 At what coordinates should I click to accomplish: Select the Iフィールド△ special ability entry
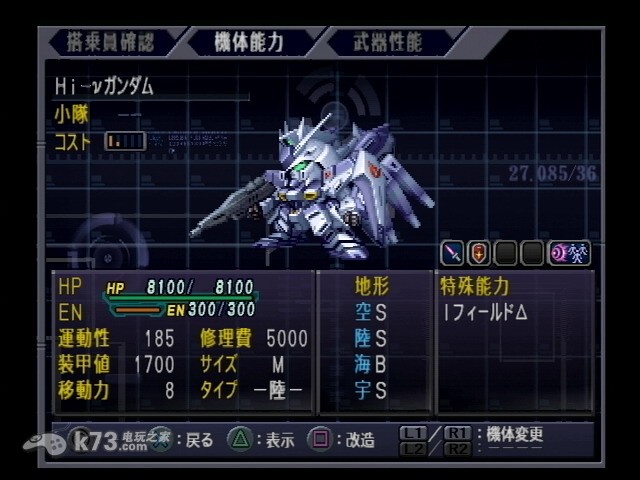tap(485, 312)
